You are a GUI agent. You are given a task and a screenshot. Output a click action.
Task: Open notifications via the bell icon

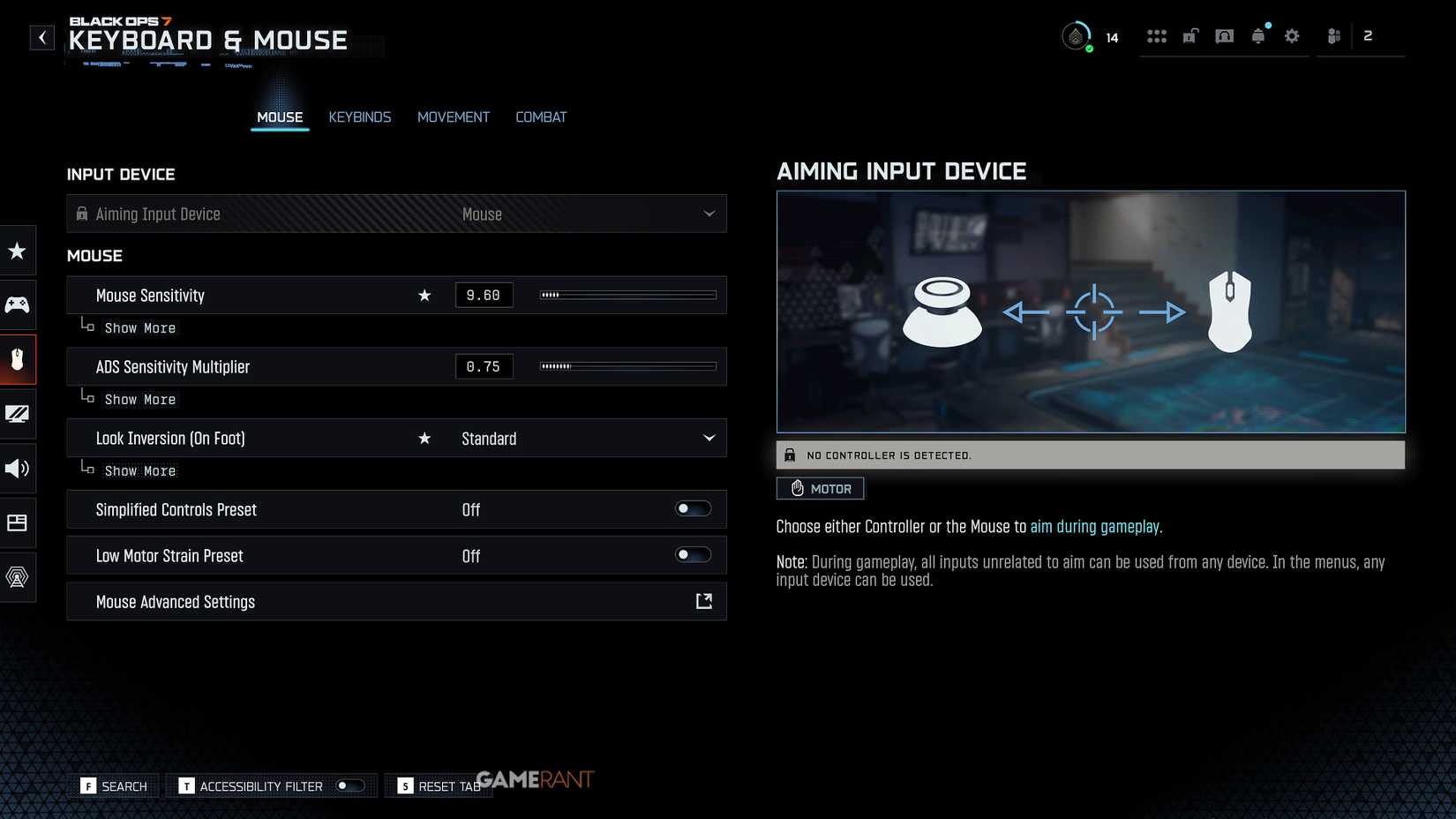1257,36
